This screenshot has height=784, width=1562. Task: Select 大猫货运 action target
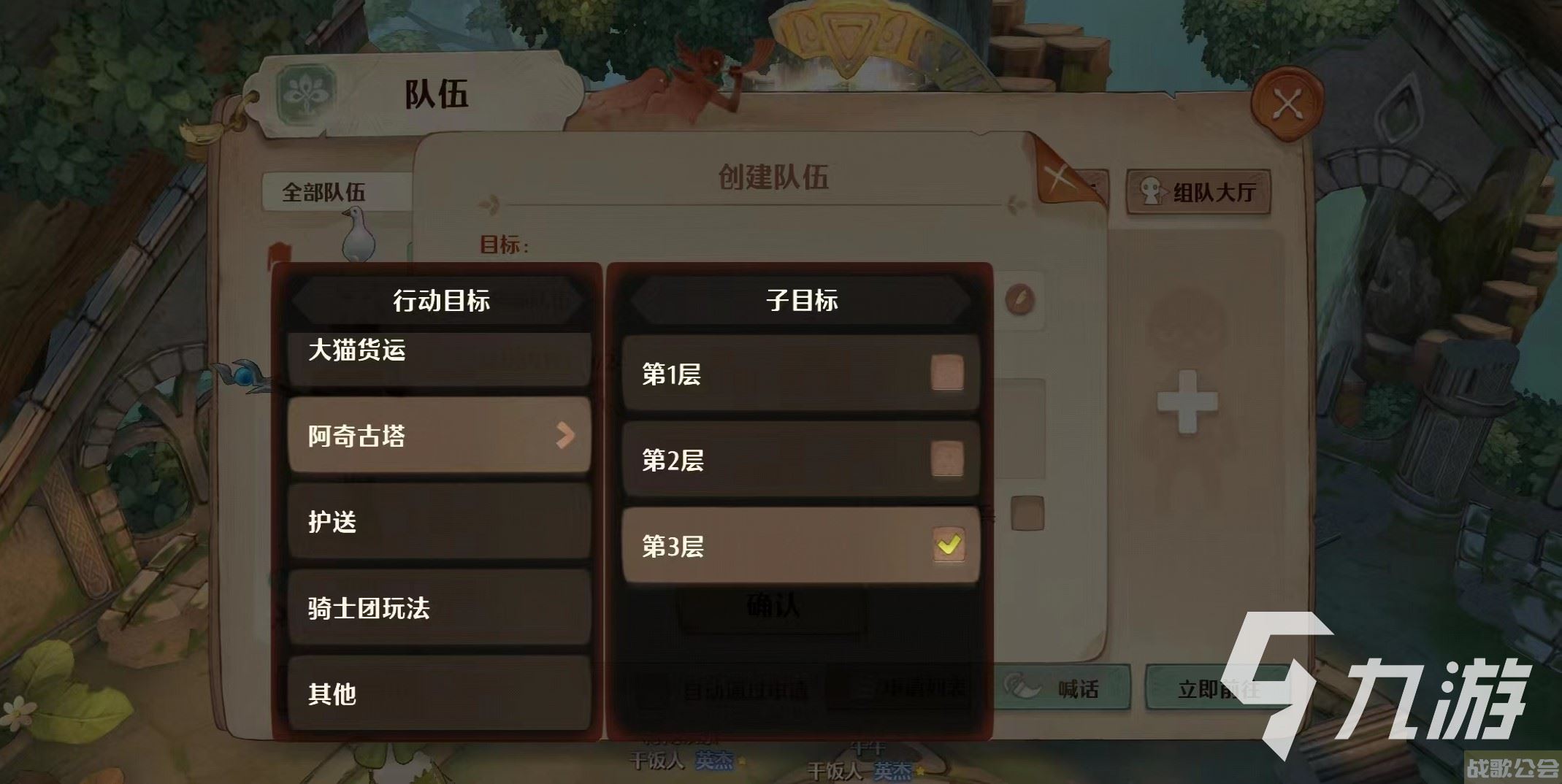(438, 354)
